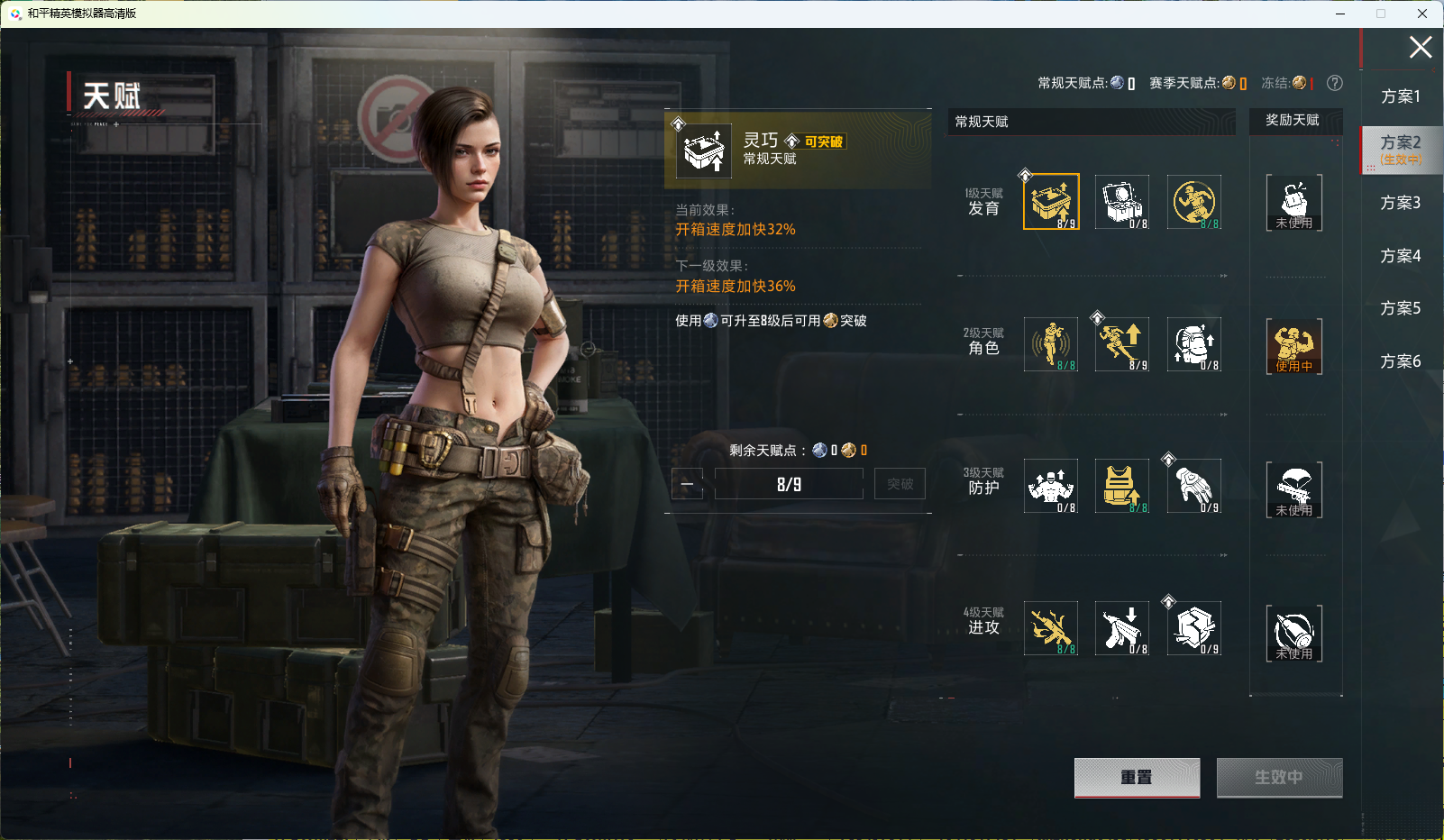Select the backpack capacity talent showing 0/8
The width and height of the screenshot is (1444, 840).
pos(1193,344)
